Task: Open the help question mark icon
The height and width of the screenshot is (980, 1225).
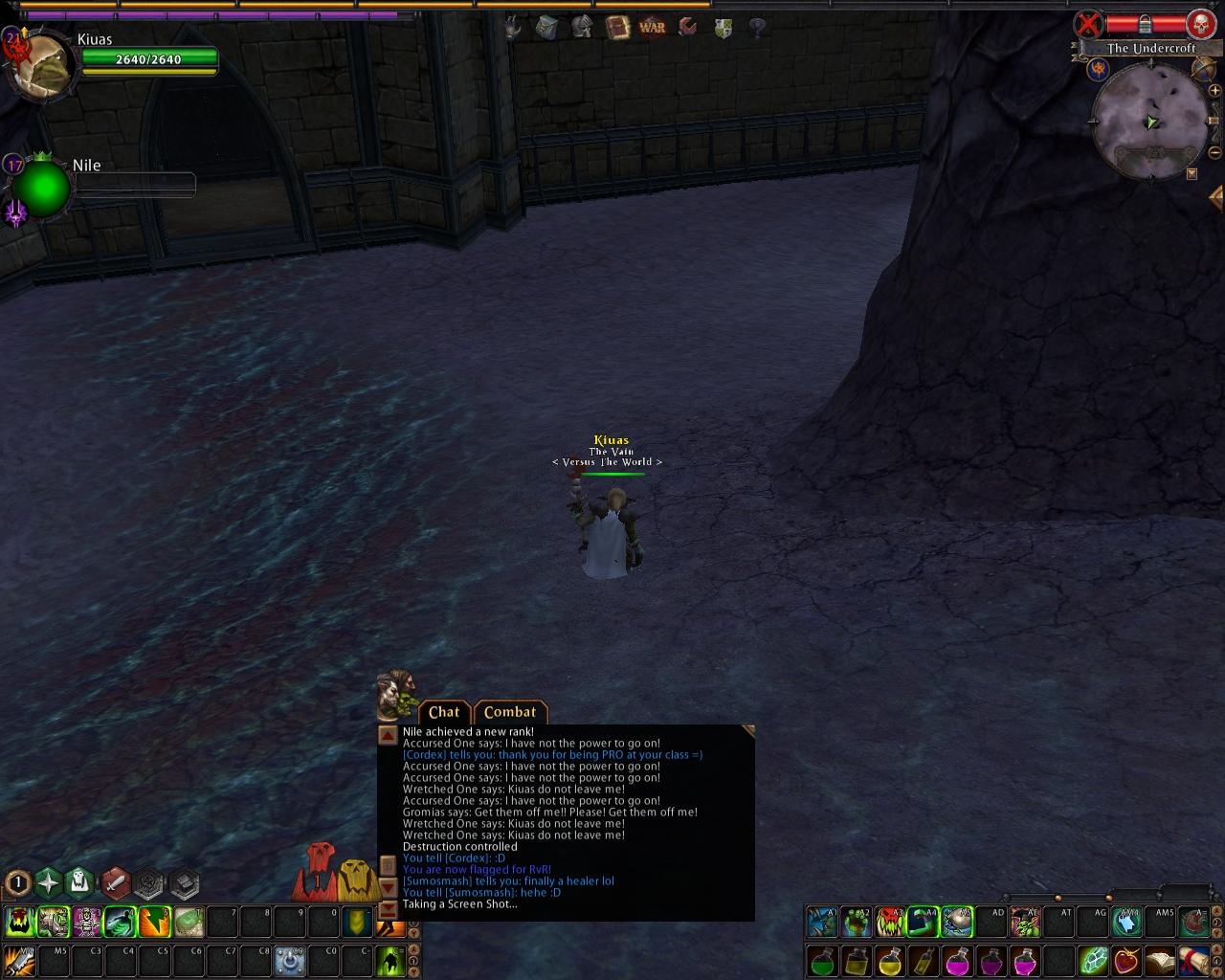Action: pyautogui.click(x=757, y=28)
